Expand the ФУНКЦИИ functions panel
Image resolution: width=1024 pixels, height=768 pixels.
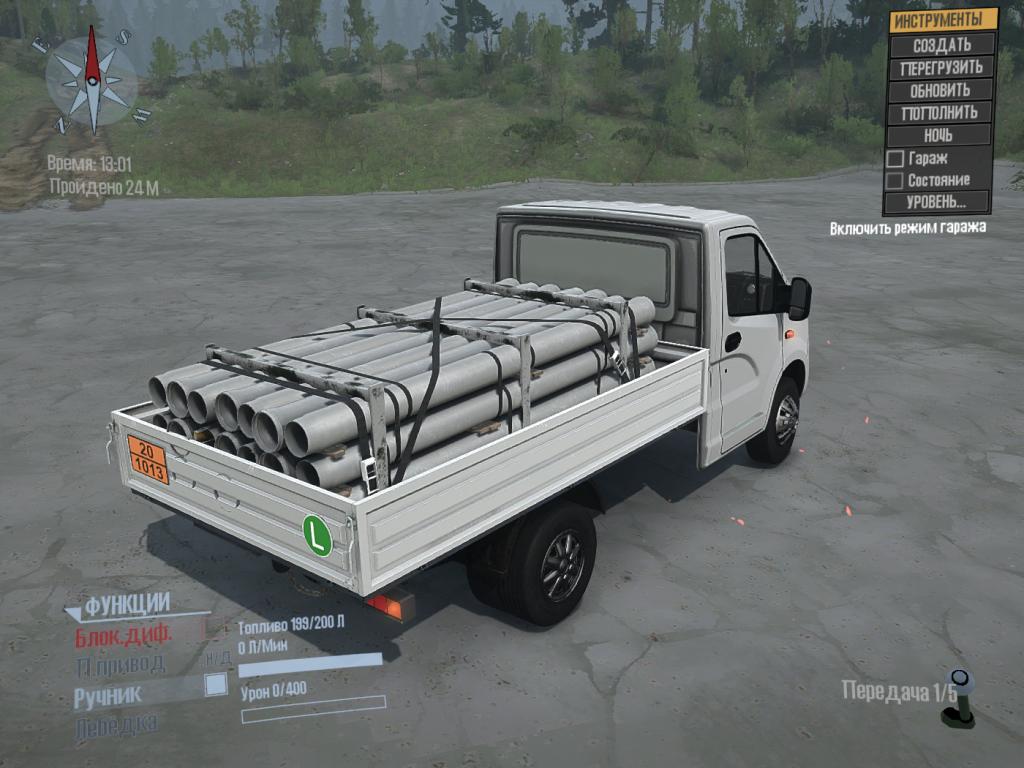[x=126, y=605]
